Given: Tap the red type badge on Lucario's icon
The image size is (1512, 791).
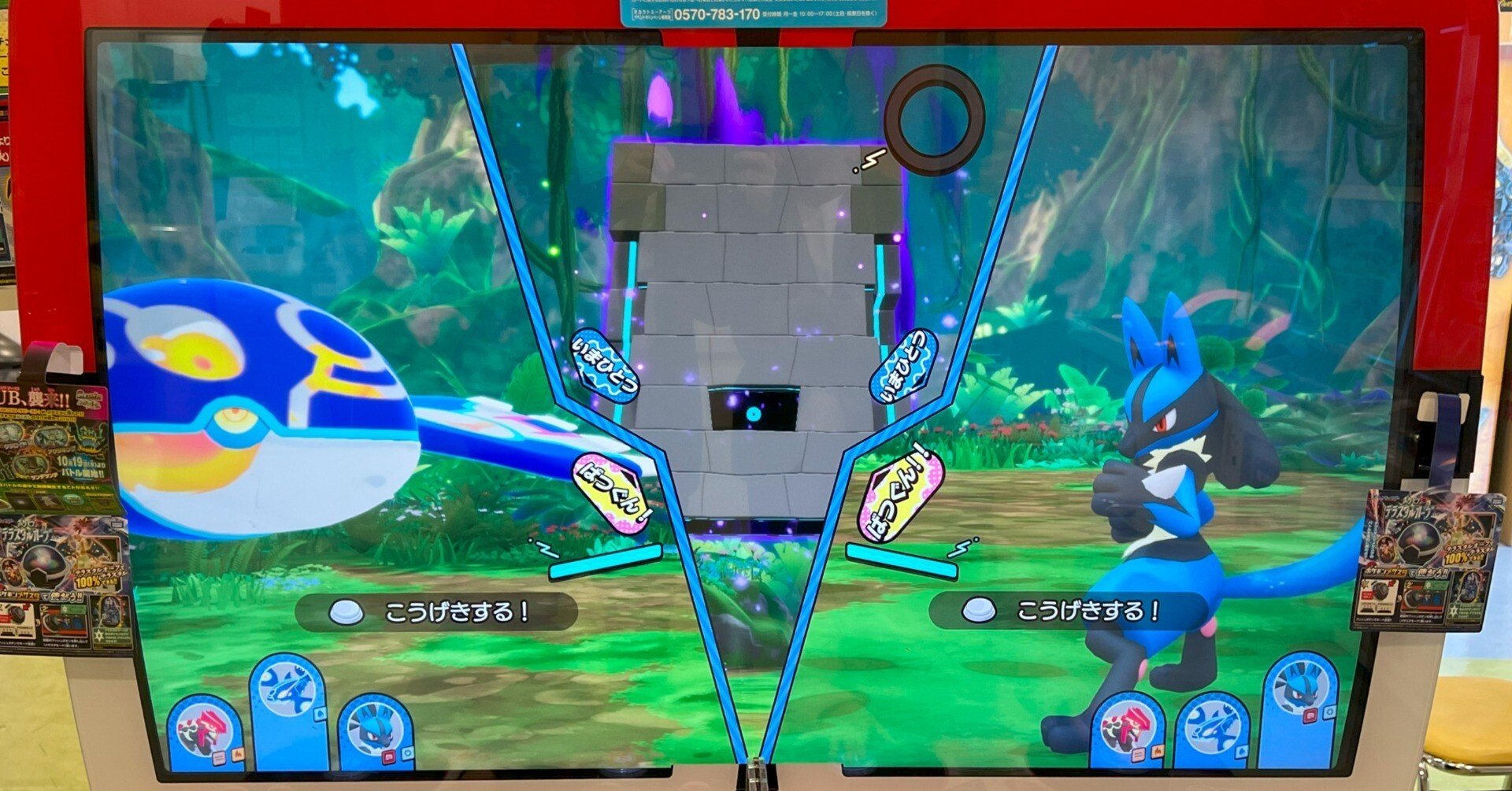Looking at the screenshot, I should click(x=387, y=756).
